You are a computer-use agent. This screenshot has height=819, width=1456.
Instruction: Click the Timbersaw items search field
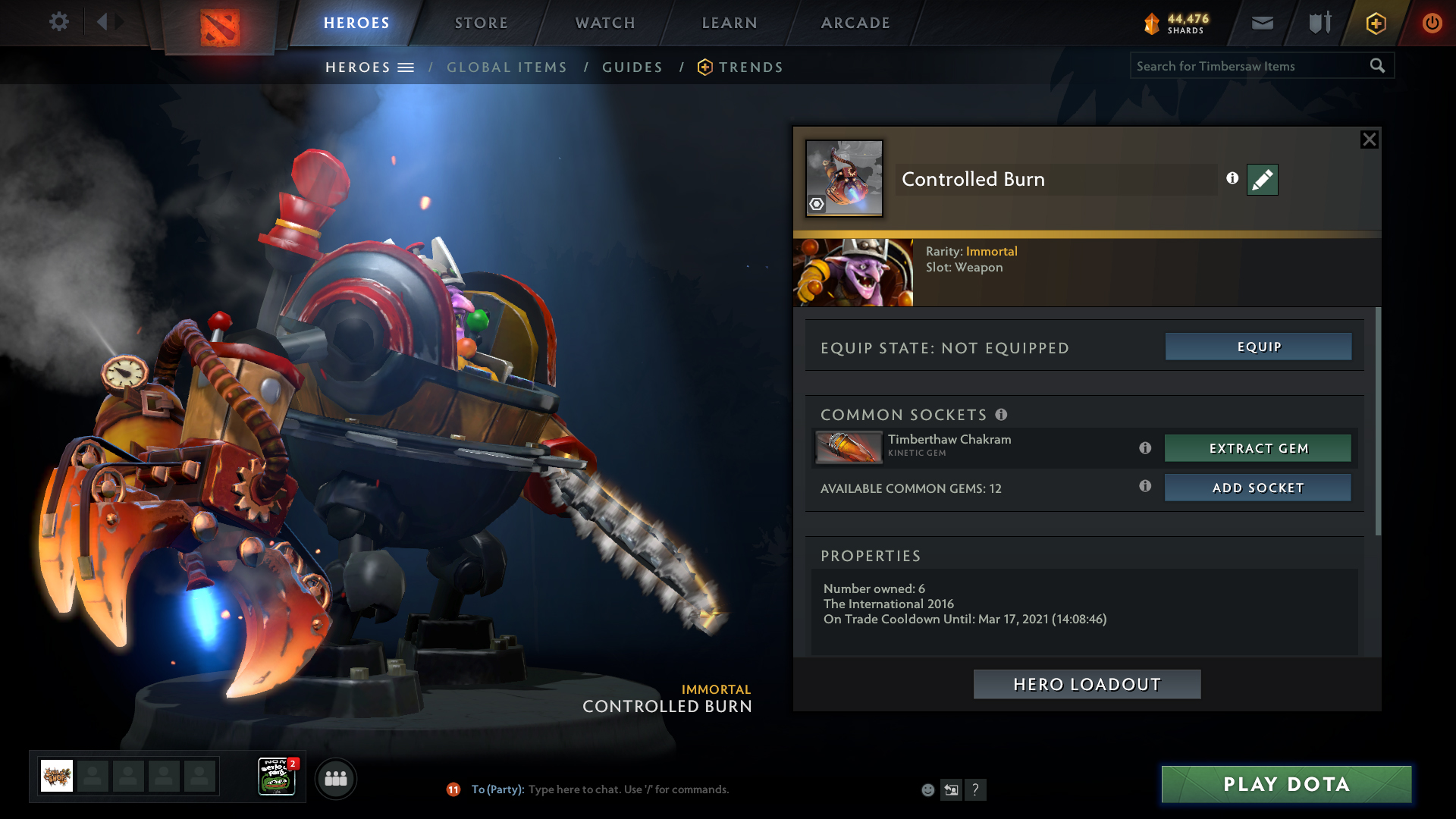1247,66
